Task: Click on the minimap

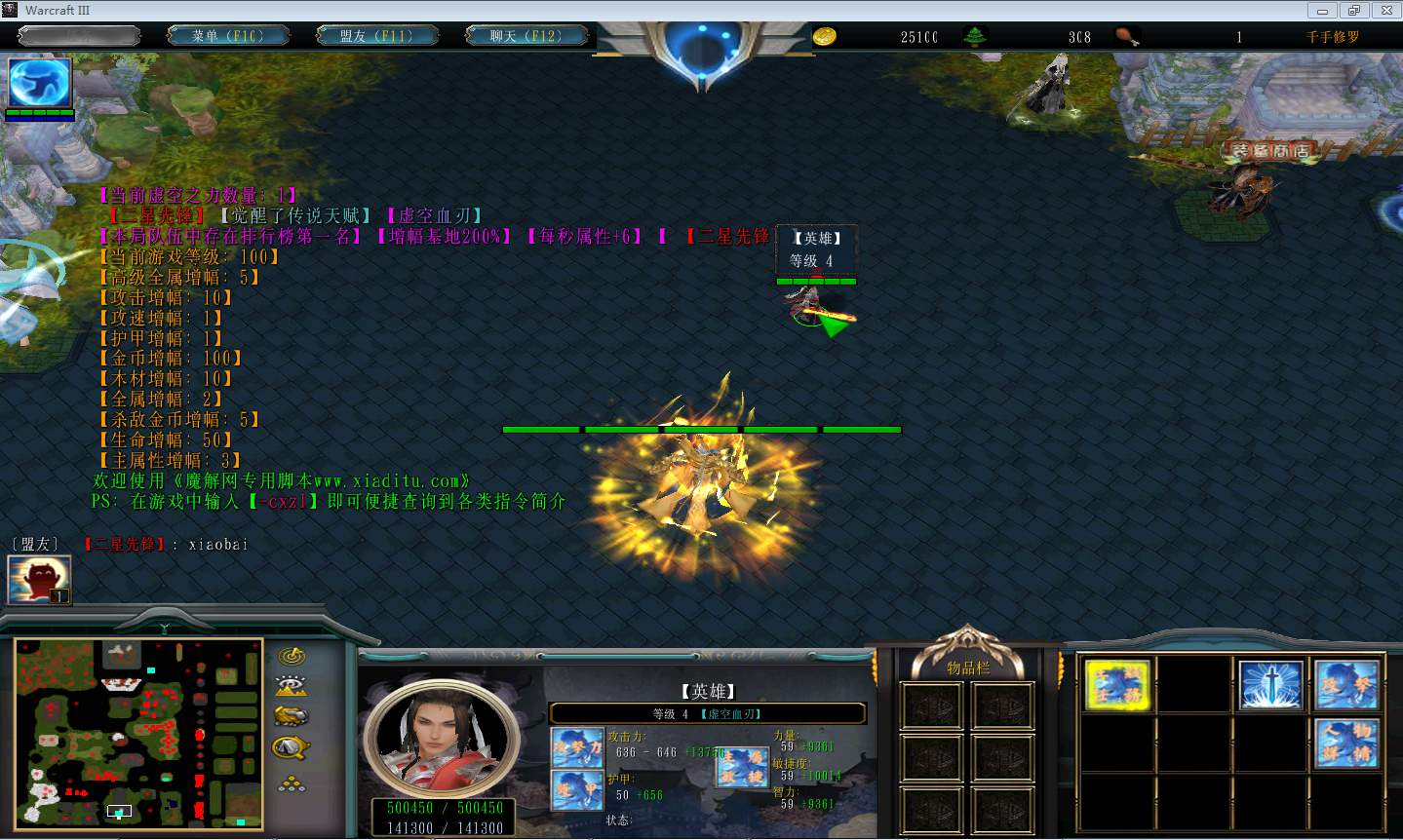Action: point(137,733)
